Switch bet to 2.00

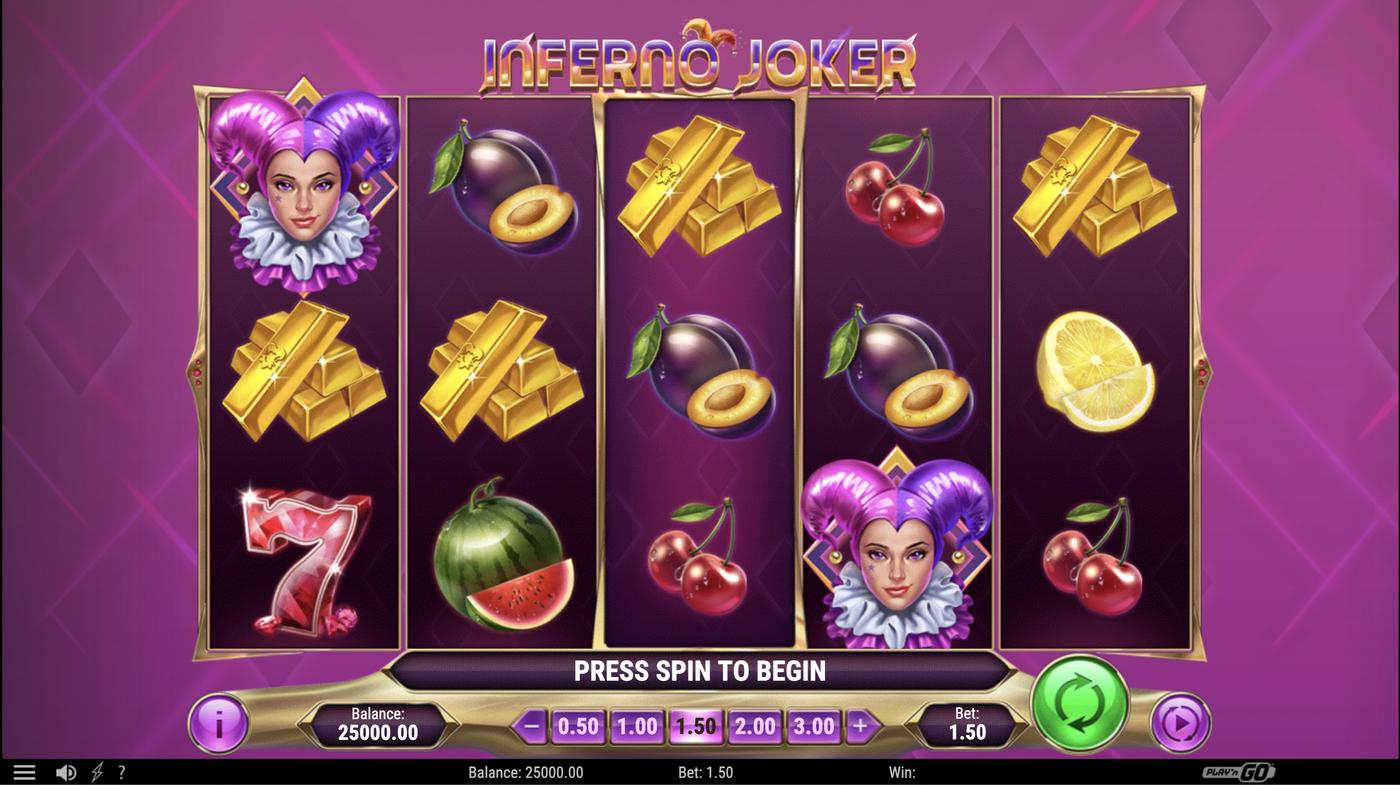point(755,725)
